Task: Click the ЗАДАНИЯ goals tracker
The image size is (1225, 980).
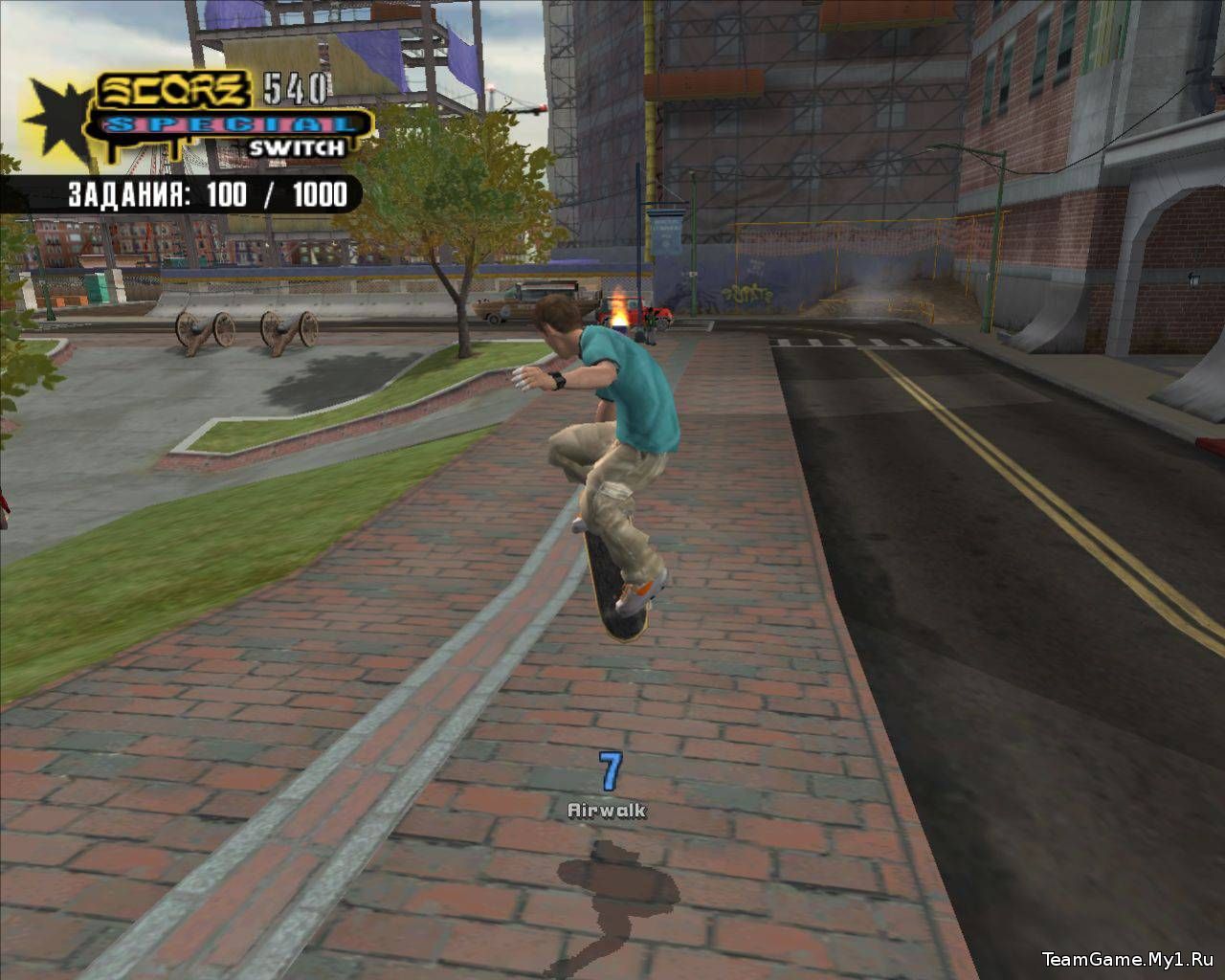Action: coord(206,195)
